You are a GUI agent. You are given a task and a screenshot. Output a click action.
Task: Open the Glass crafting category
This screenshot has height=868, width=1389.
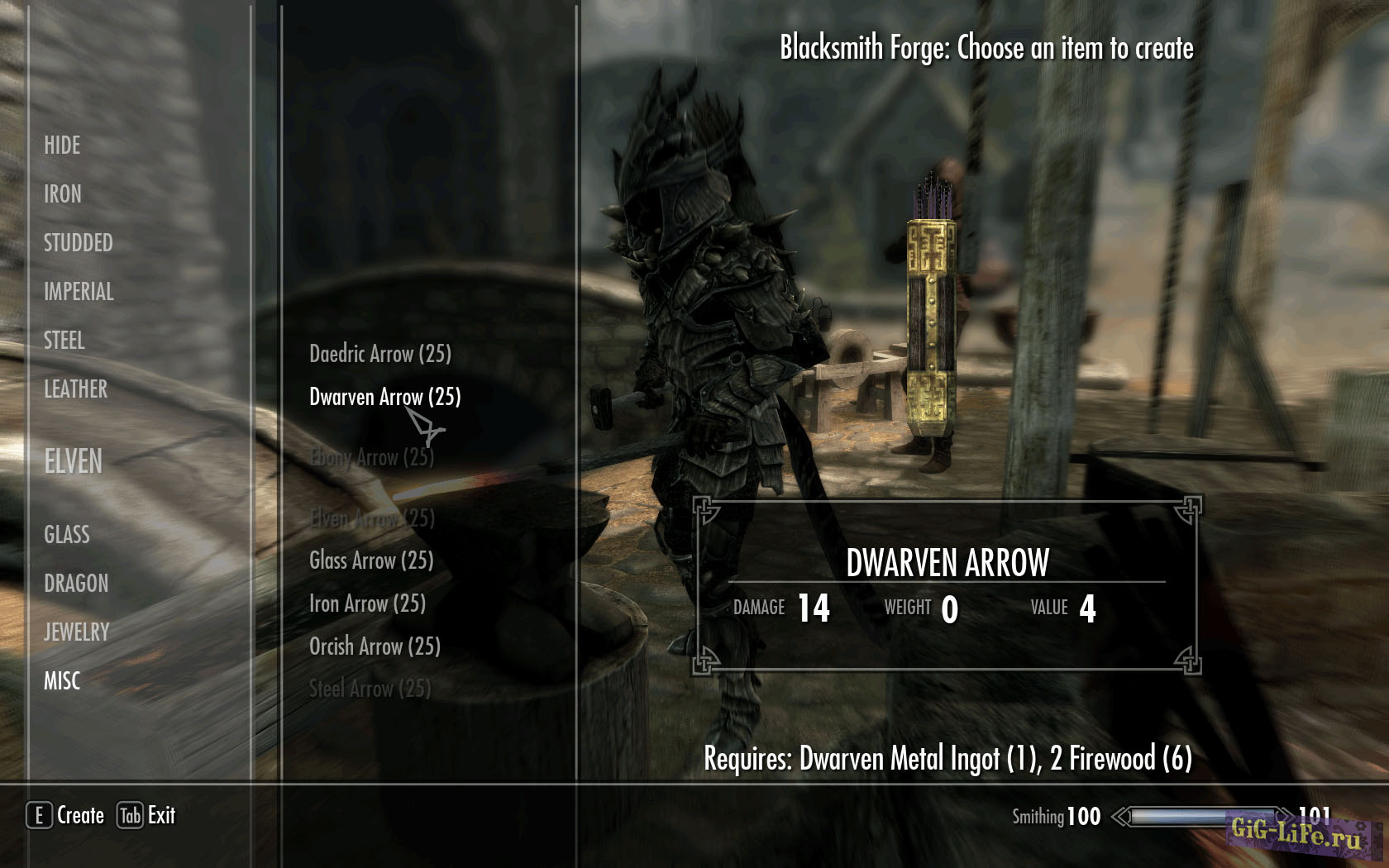pyautogui.click(x=67, y=535)
